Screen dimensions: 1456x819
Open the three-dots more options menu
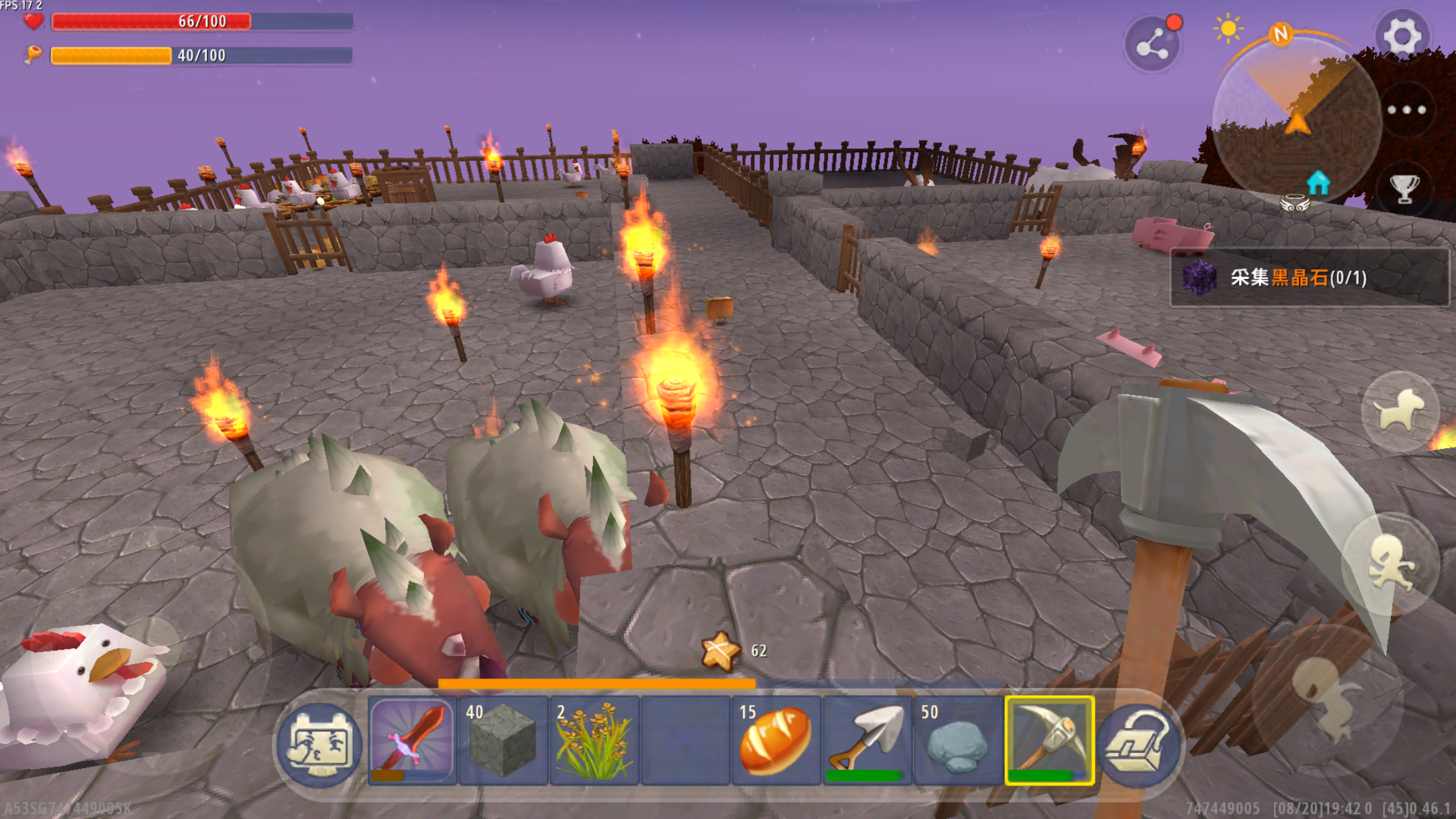coord(1407,110)
